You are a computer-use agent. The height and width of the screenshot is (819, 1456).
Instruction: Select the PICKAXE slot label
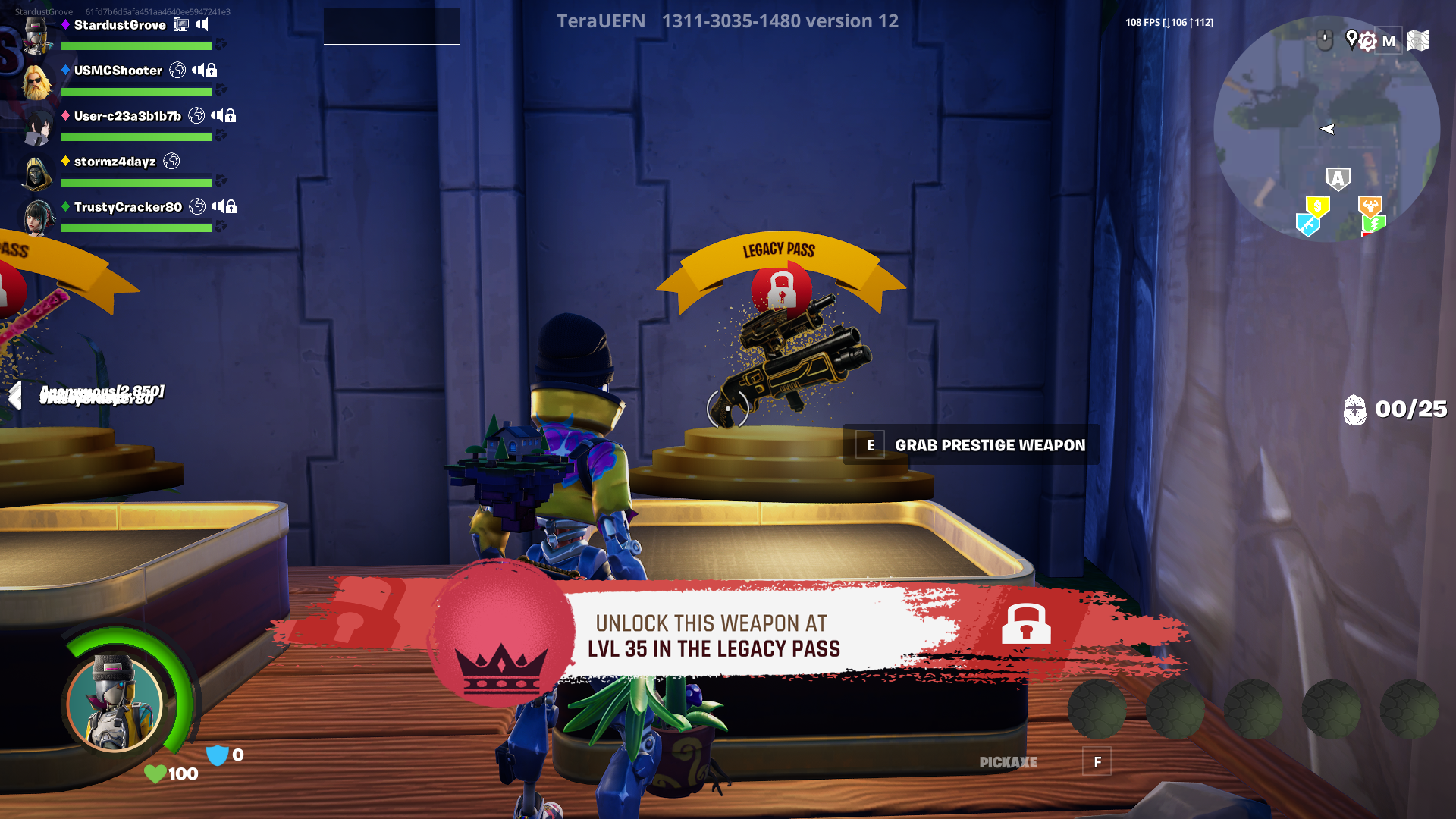[1009, 763]
